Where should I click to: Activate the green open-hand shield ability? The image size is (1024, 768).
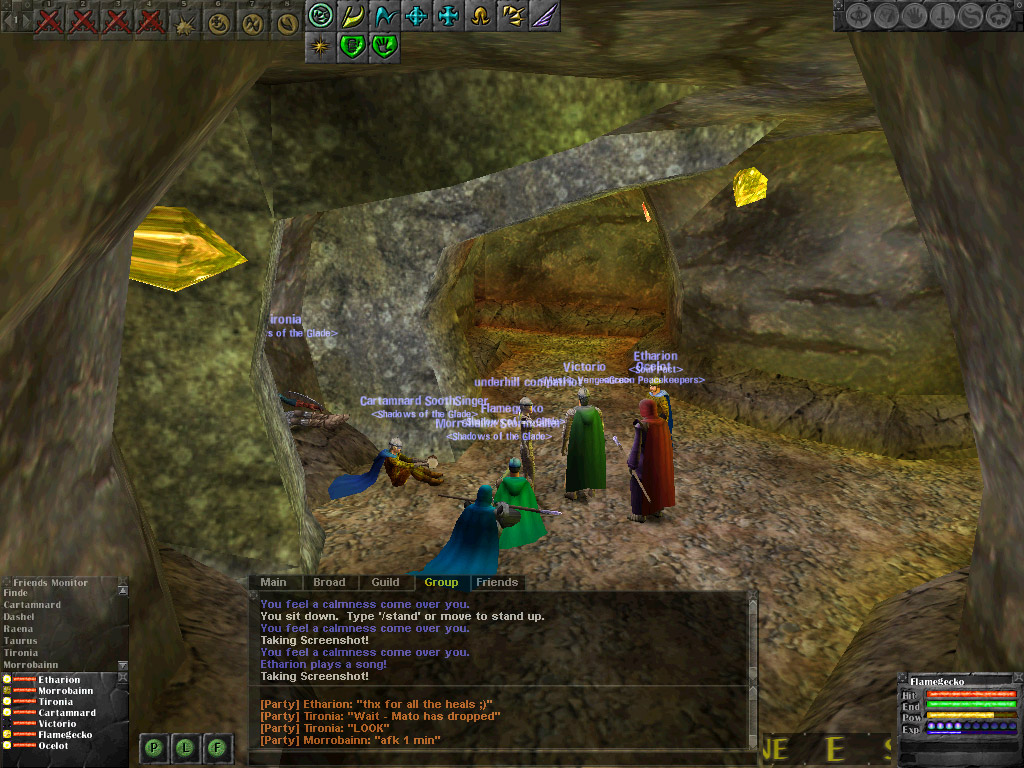[383, 46]
